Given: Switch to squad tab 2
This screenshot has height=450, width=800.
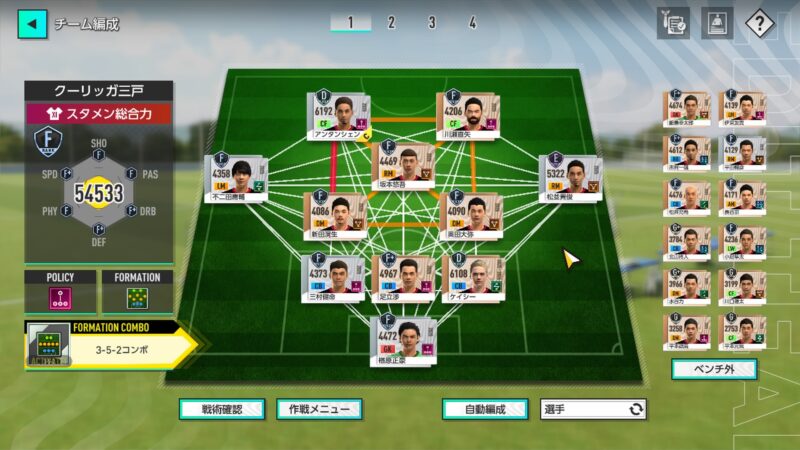Looking at the screenshot, I should tap(391, 22).
